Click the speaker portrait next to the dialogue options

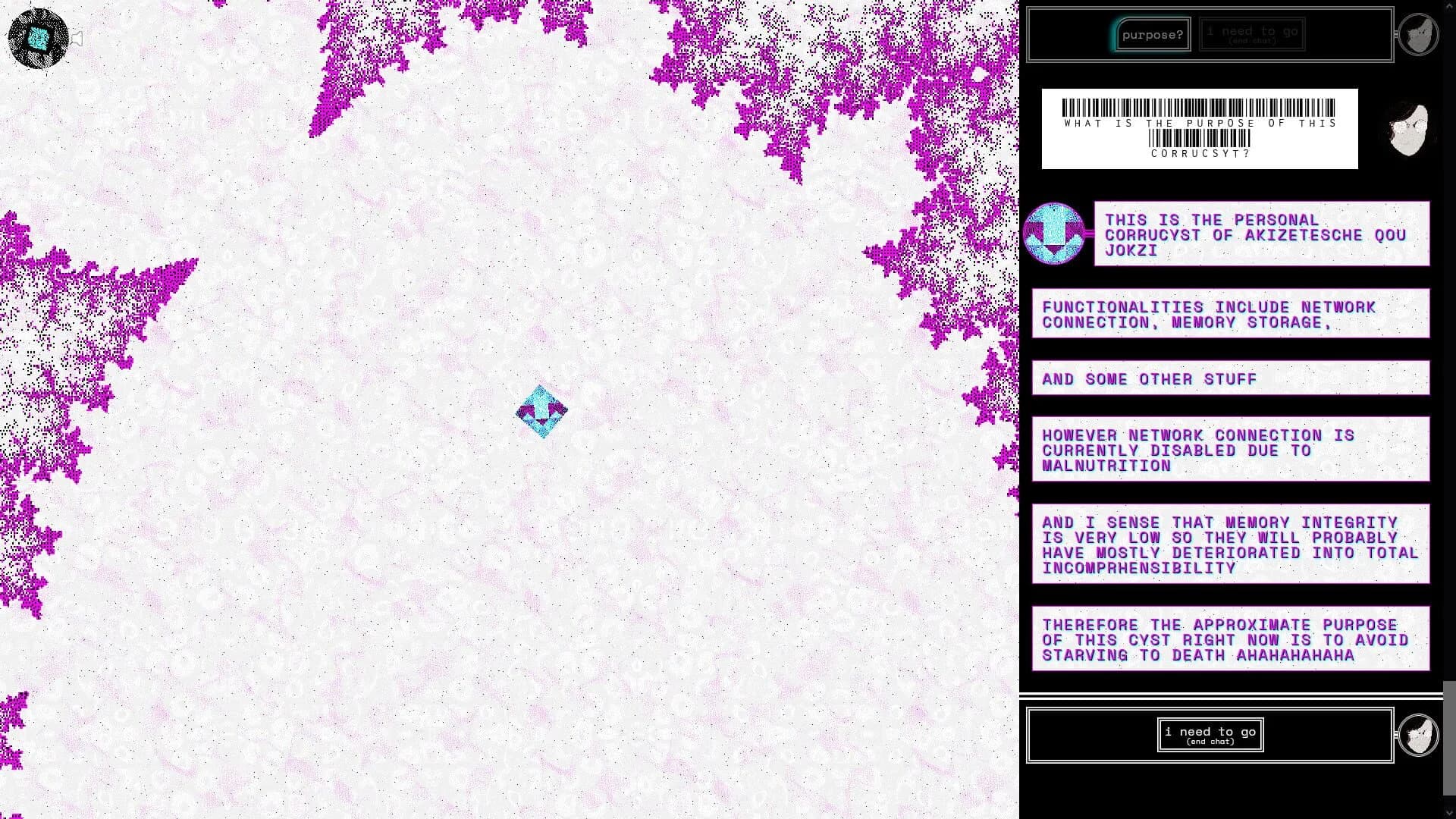click(x=1420, y=33)
